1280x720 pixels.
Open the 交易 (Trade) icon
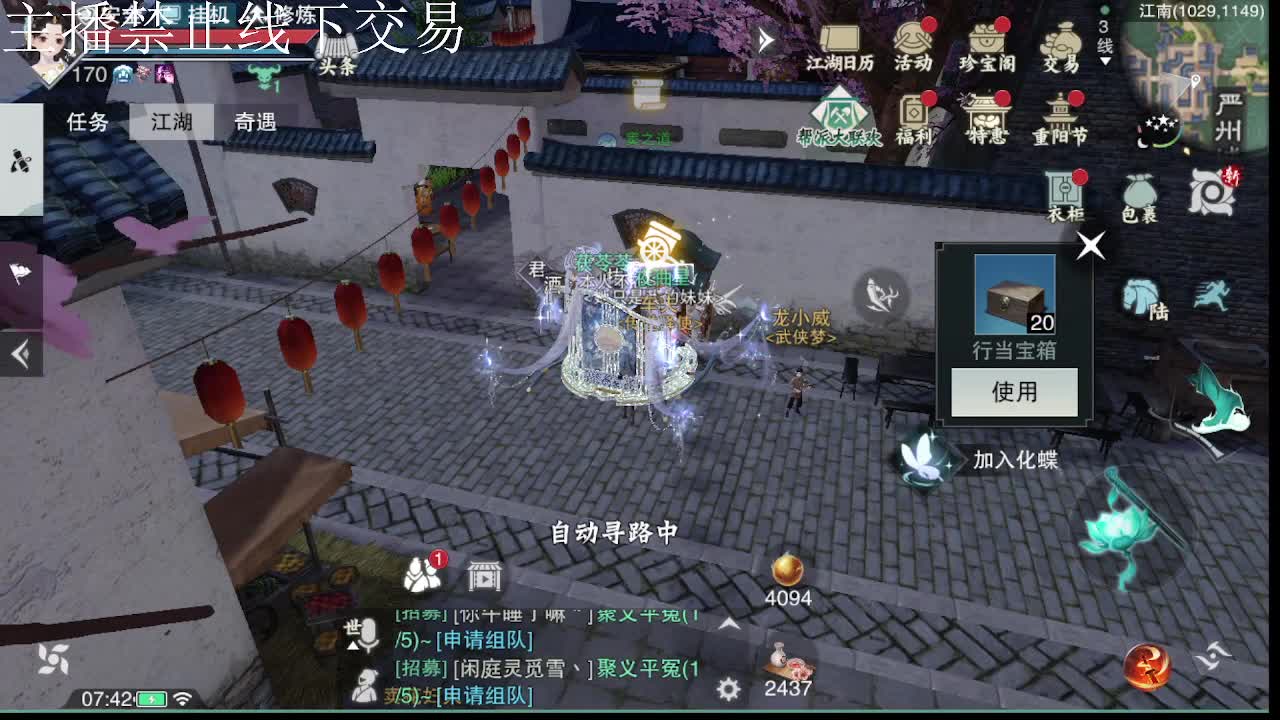tap(1060, 45)
